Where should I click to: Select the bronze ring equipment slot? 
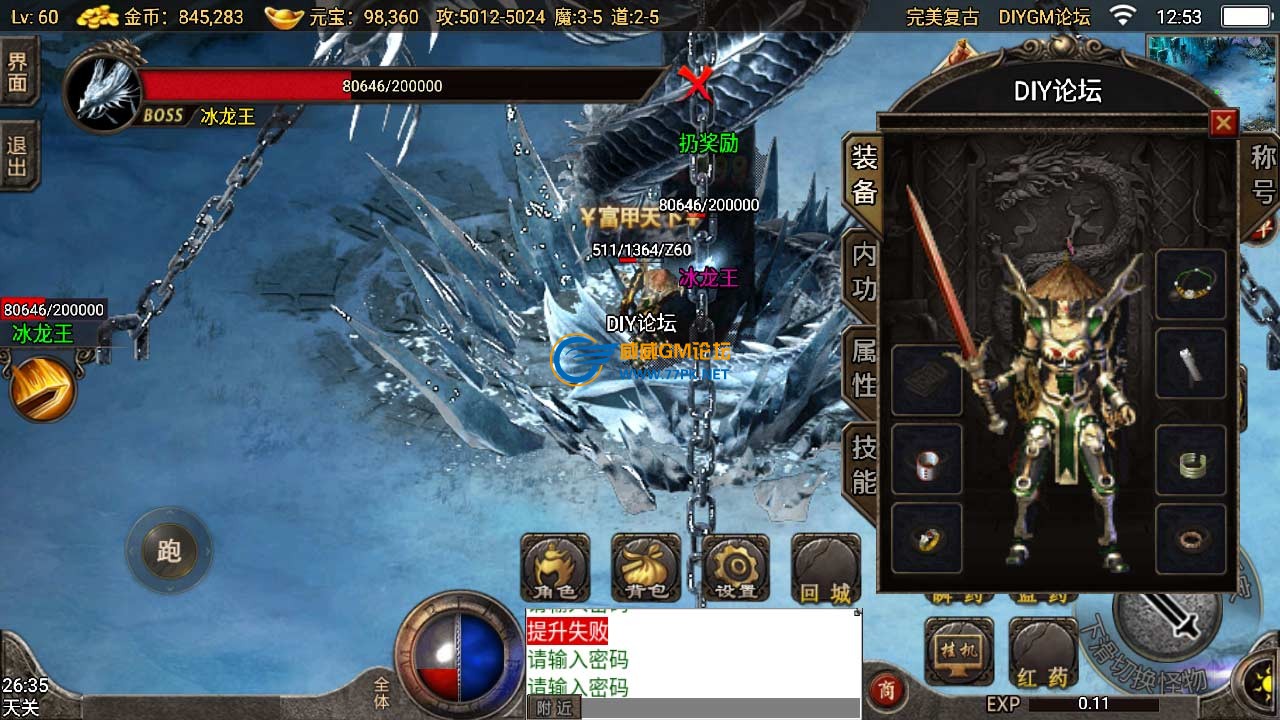pos(1191,539)
